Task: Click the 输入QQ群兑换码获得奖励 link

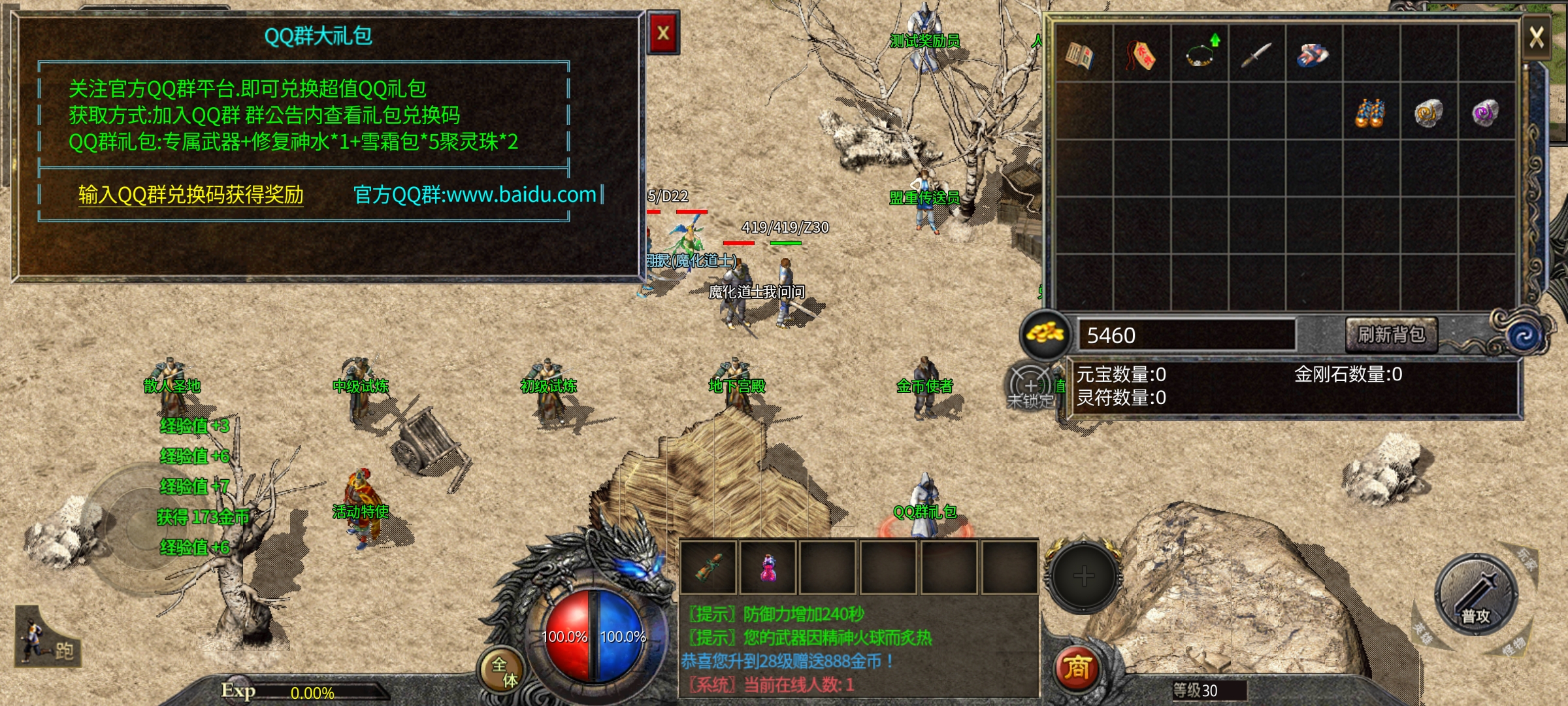Action: tap(191, 195)
